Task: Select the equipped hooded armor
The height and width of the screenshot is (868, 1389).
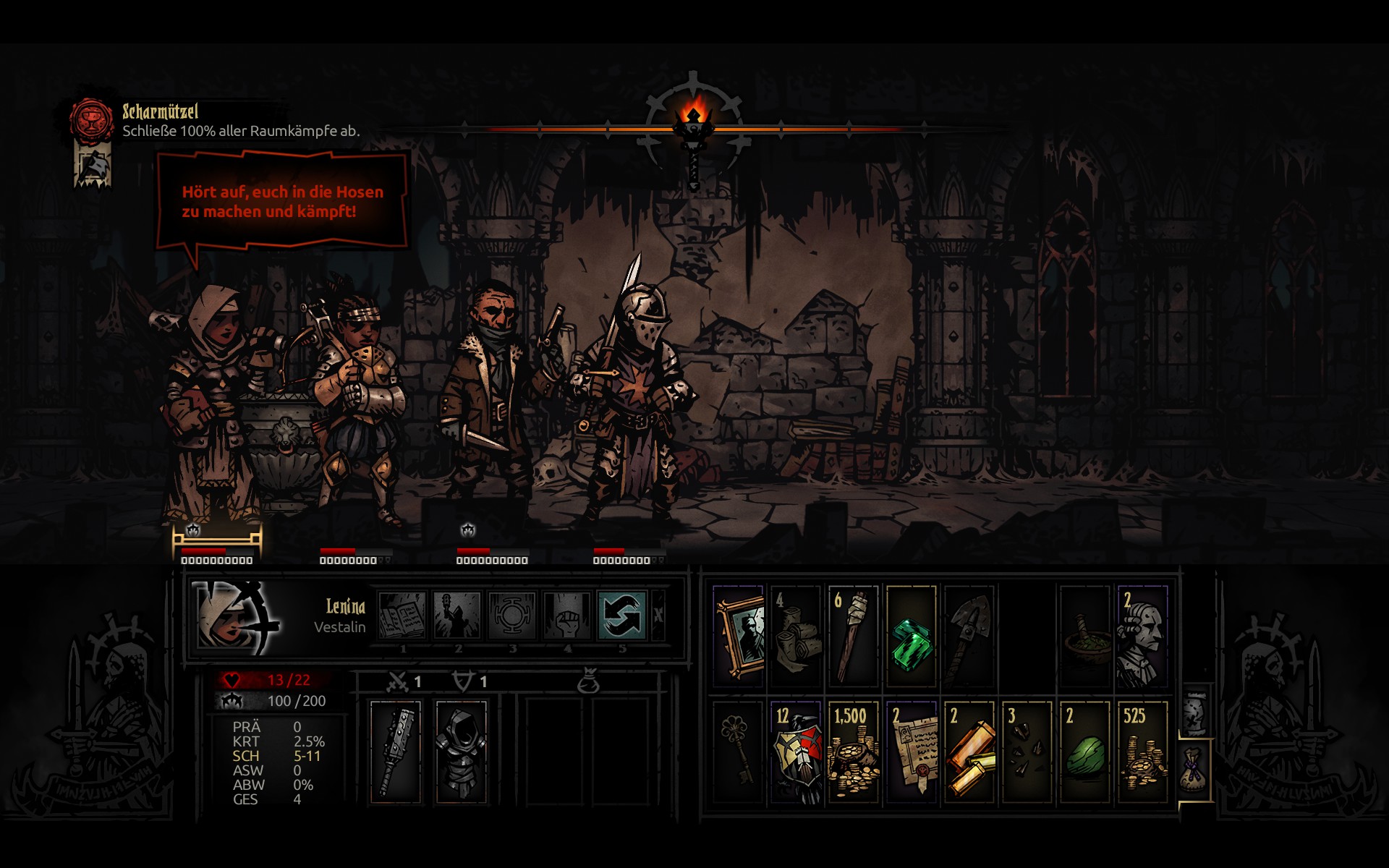Action: coord(461,752)
